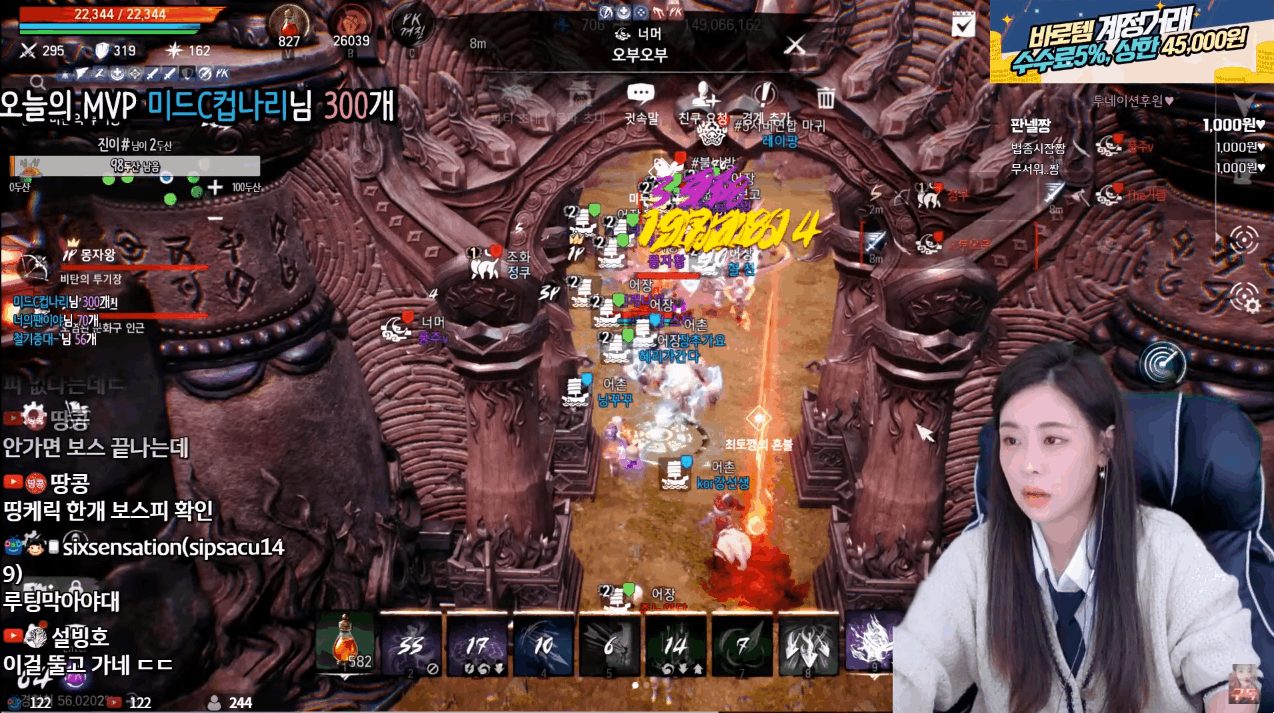The height and width of the screenshot is (713, 1274).
Task: Close the 오부오부 player popup
Action: (795, 45)
